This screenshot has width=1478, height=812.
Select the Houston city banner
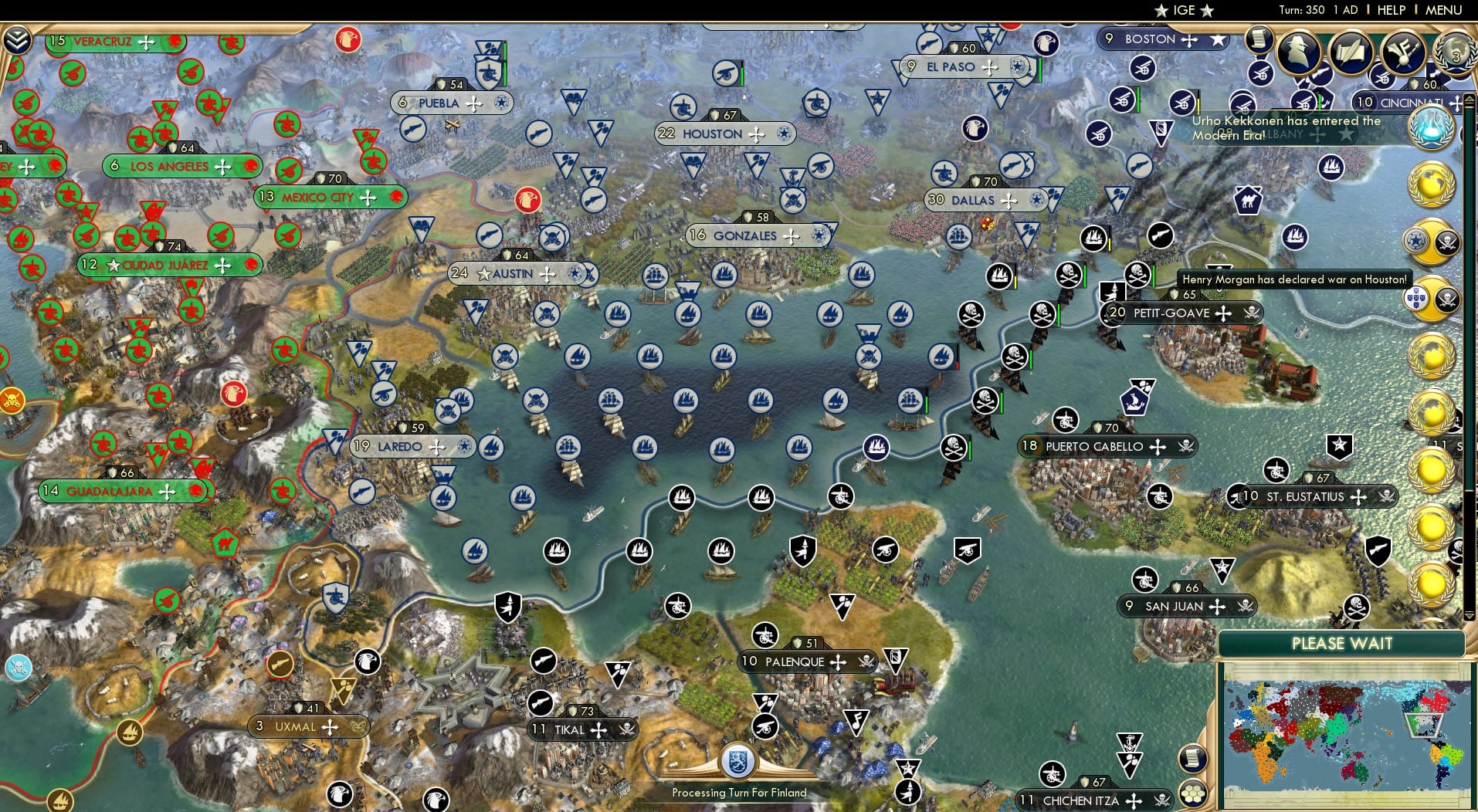click(x=724, y=133)
